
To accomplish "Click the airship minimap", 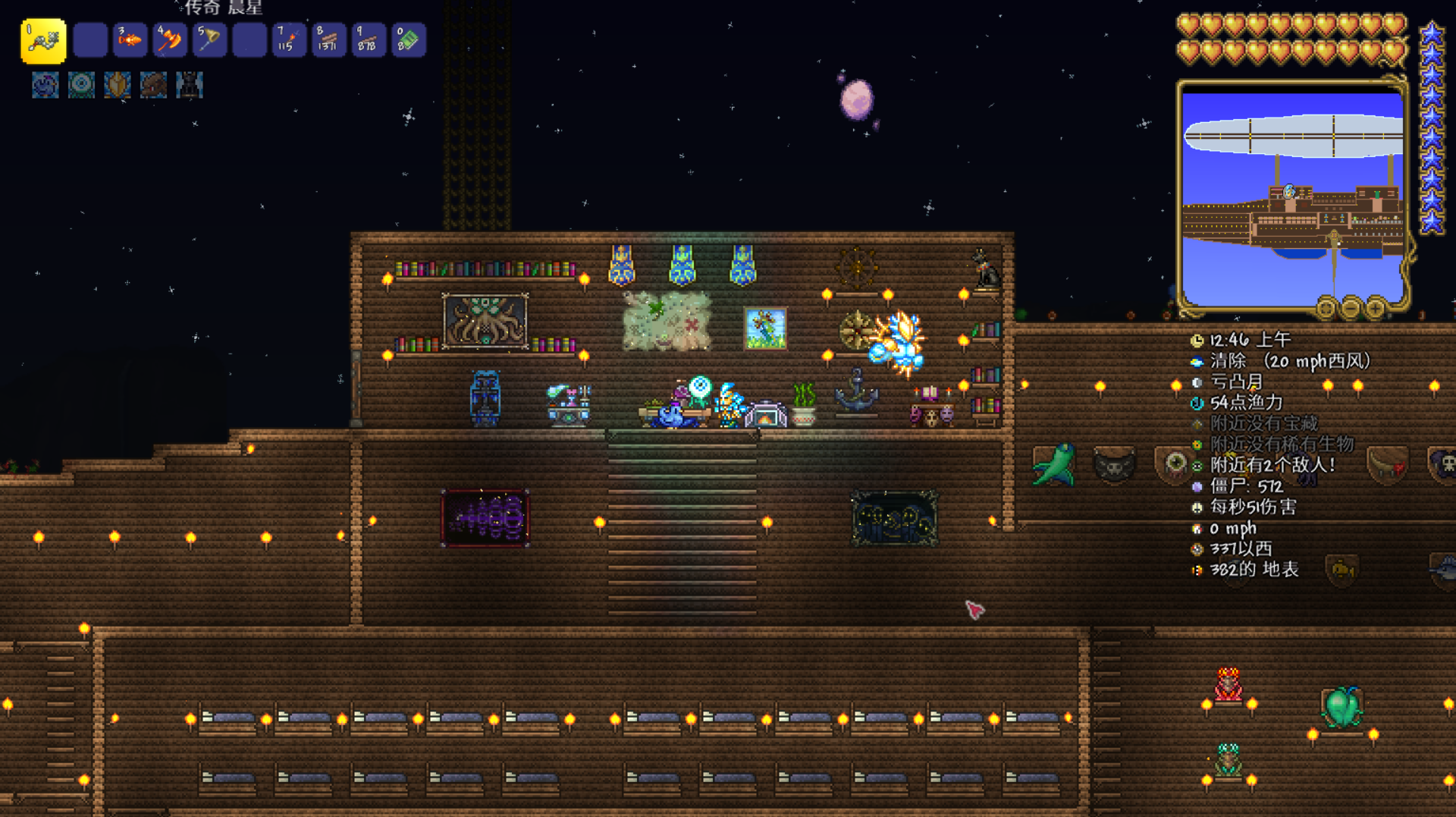I will tap(1292, 197).
